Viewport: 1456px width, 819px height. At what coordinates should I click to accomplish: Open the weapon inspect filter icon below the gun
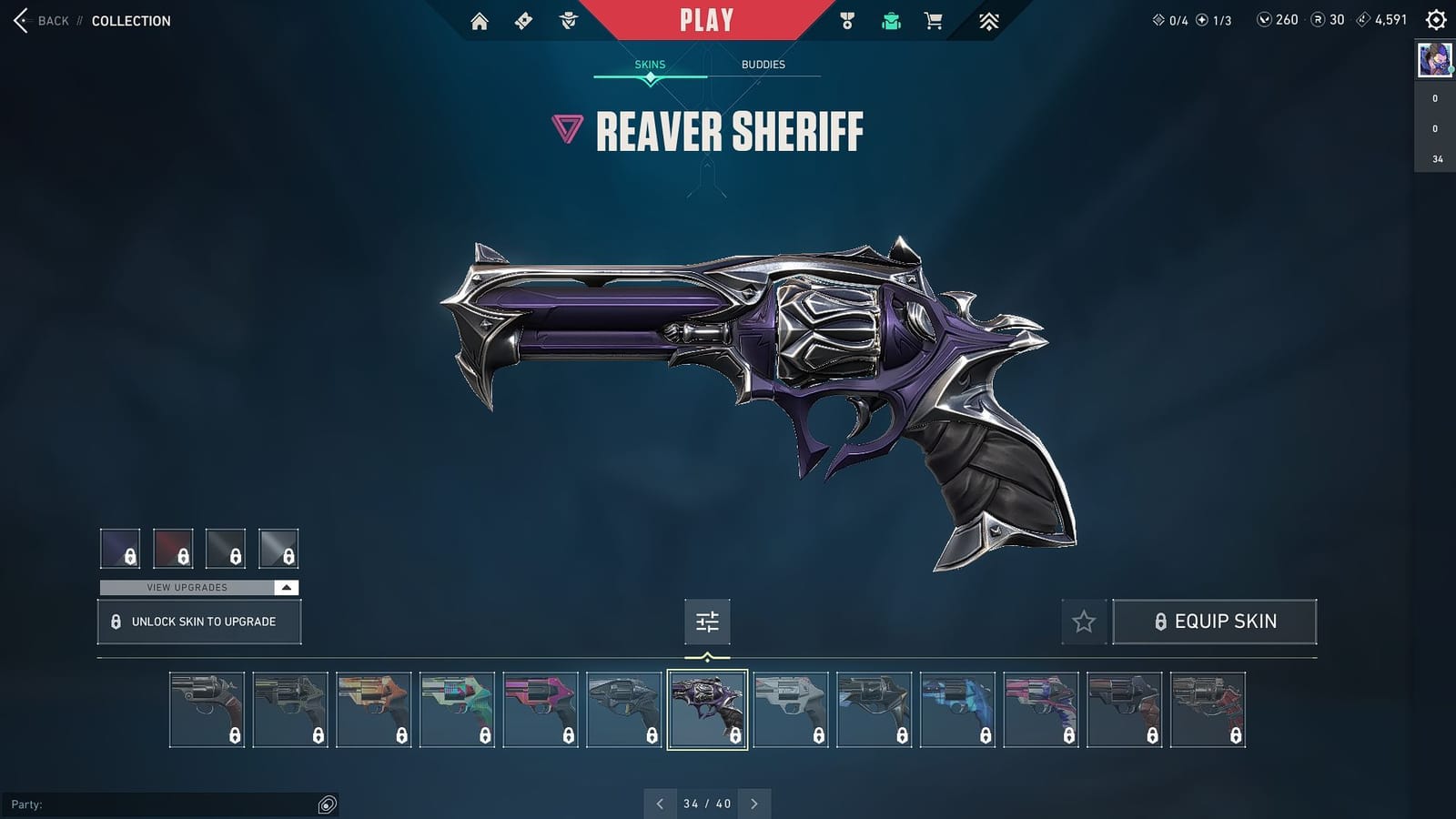click(707, 622)
